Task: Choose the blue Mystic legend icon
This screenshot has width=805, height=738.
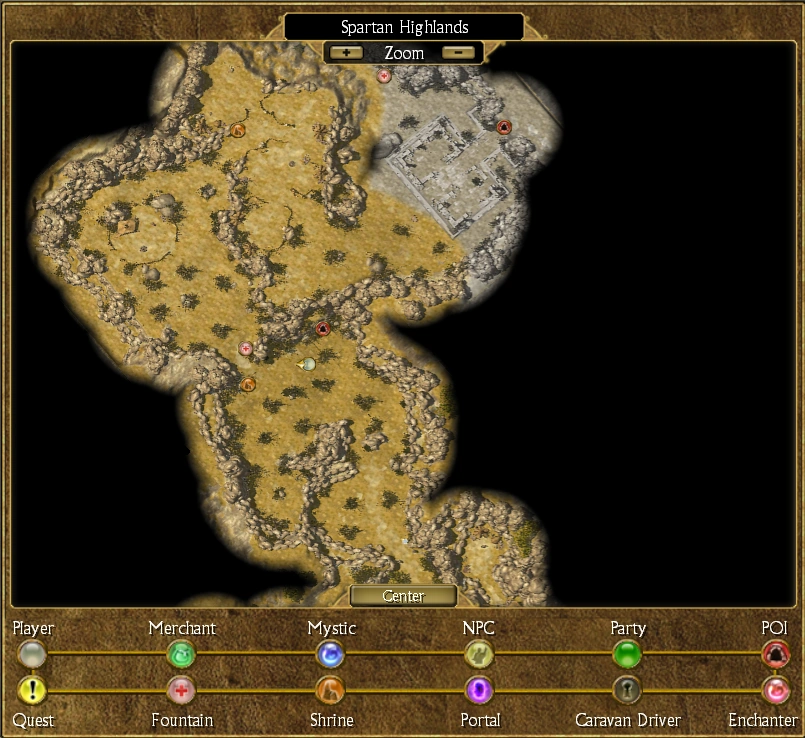Action: pyautogui.click(x=330, y=655)
